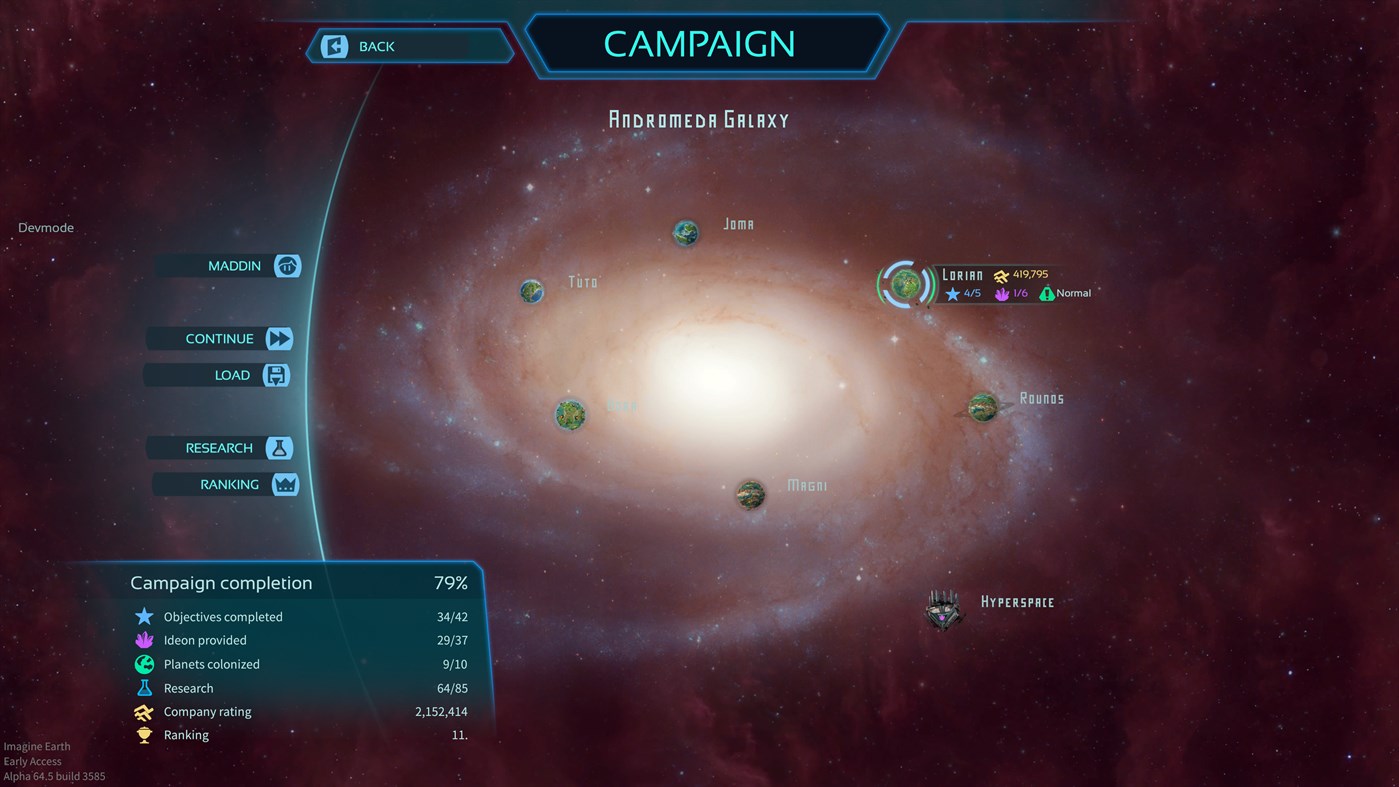This screenshot has height=787, width=1399.
Task: Select the planet Magni
Action: pyautogui.click(x=750, y=493)
